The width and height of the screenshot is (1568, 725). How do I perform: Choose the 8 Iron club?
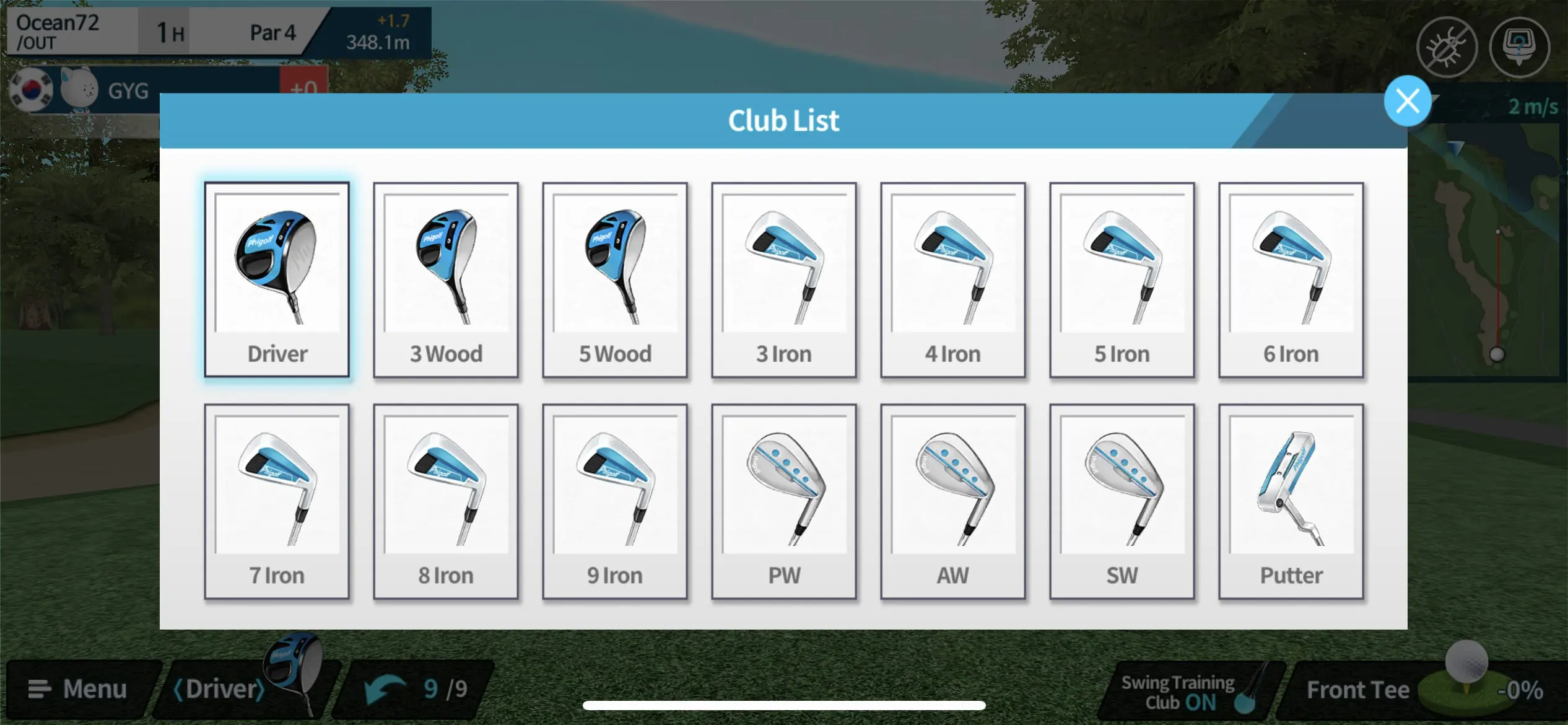[446, 502]
